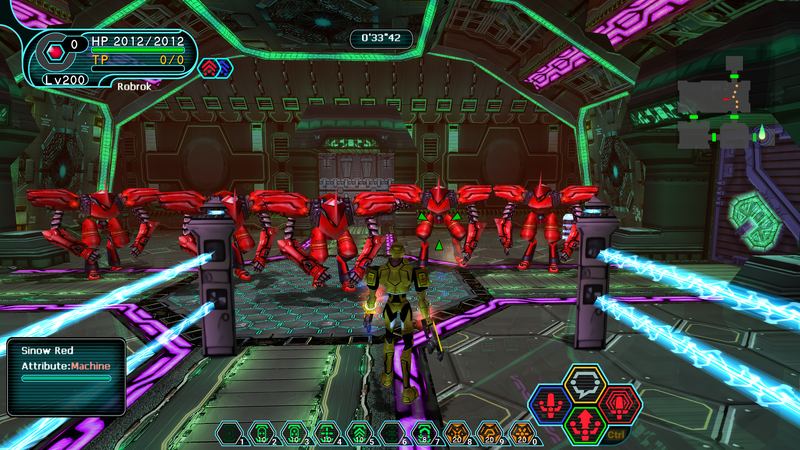
Task: Use the green chevron item in slot 5
Action: click(359, 433)
